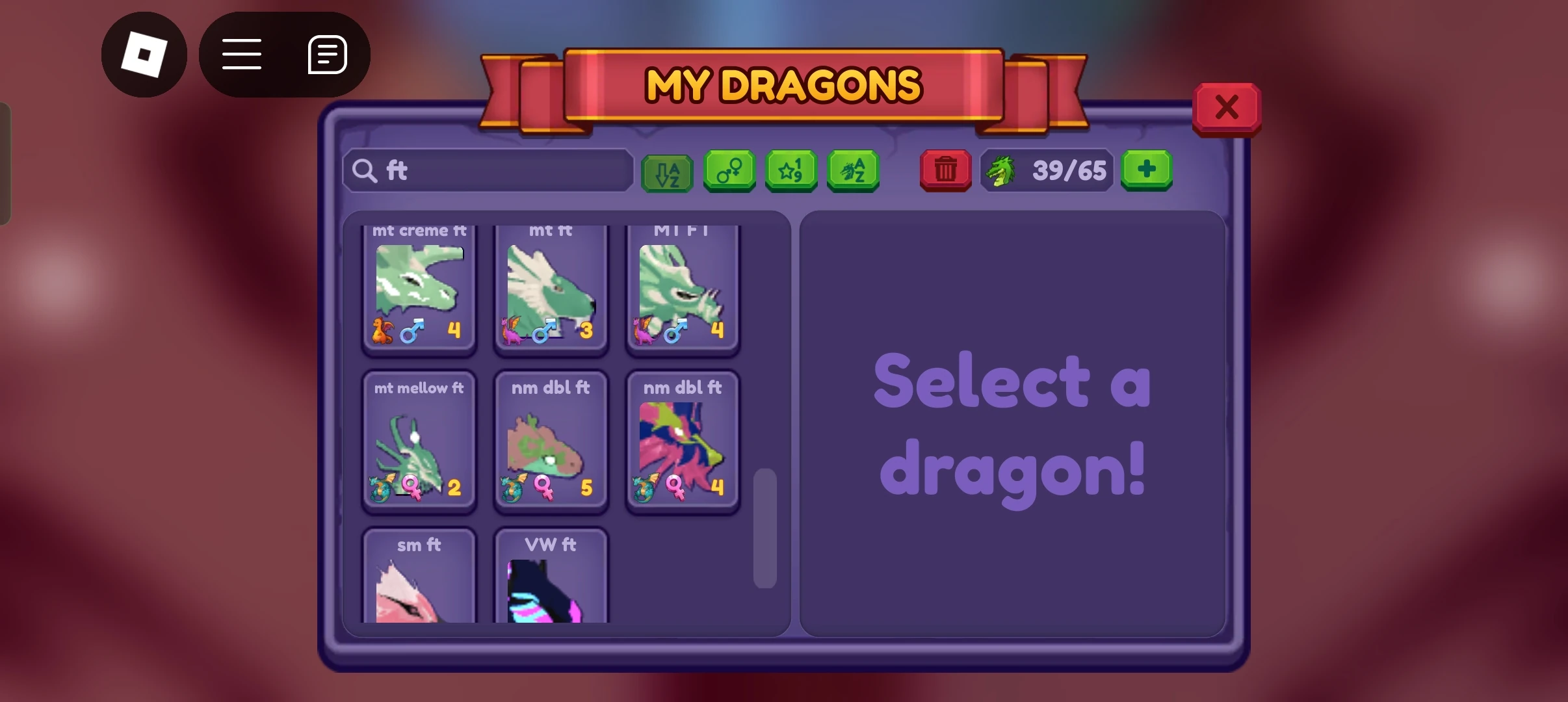
Task: Click the 'ft' search input field
Action: tap(488, 171)
